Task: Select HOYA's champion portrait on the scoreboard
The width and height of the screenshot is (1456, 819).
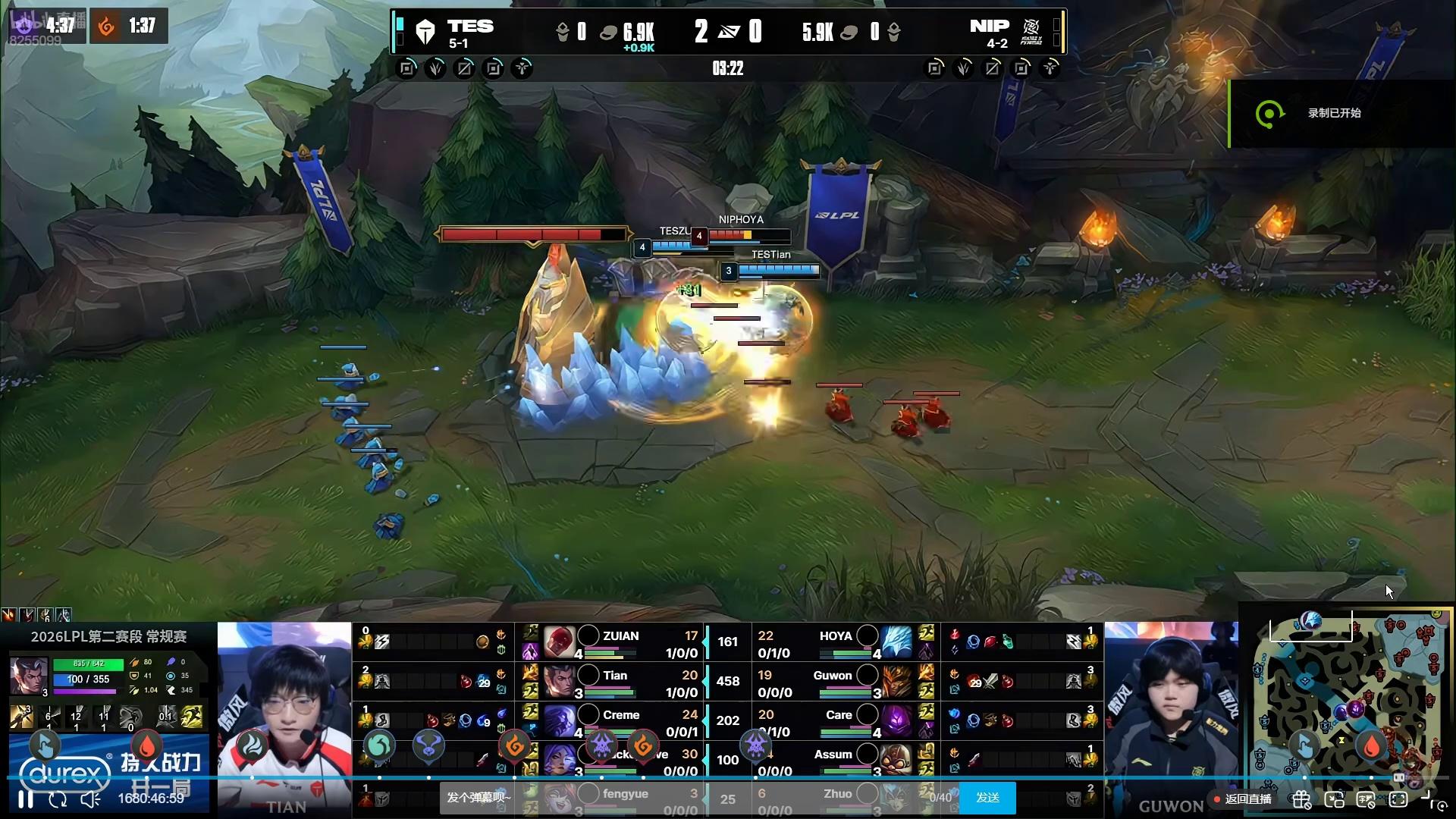Action: click(x=896, y=642)
